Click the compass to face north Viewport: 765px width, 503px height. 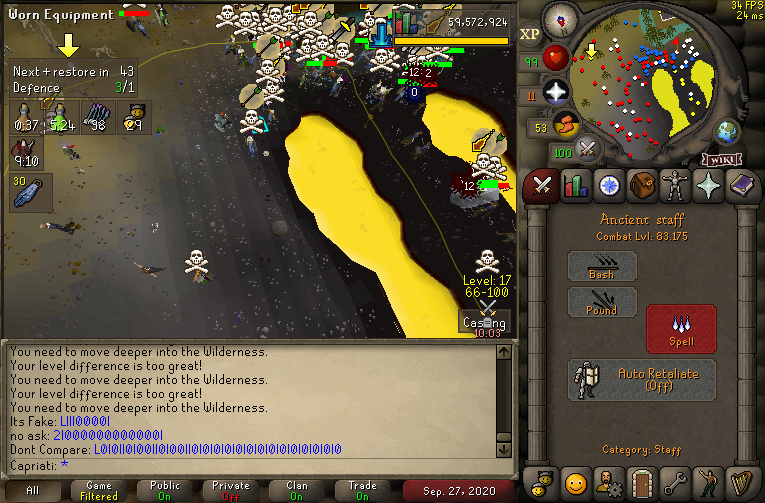(x=561, y=20)
